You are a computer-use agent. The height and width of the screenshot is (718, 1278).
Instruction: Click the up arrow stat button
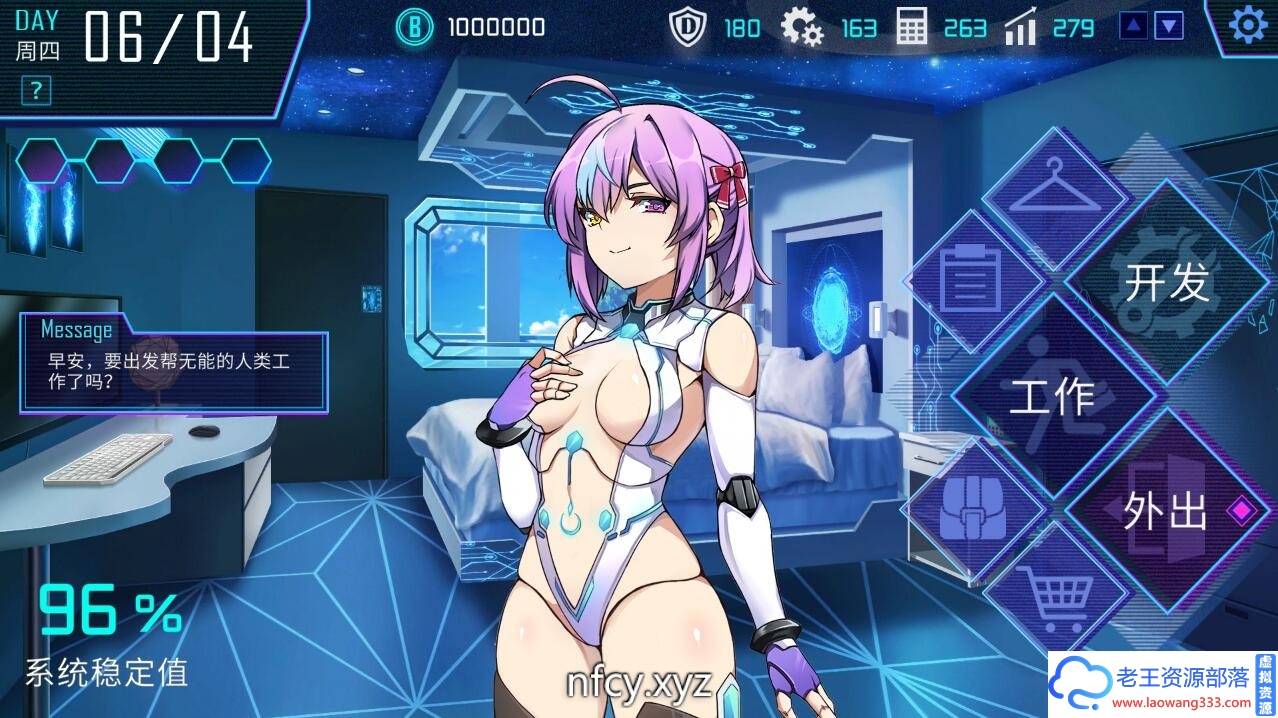click(1133, 26)
